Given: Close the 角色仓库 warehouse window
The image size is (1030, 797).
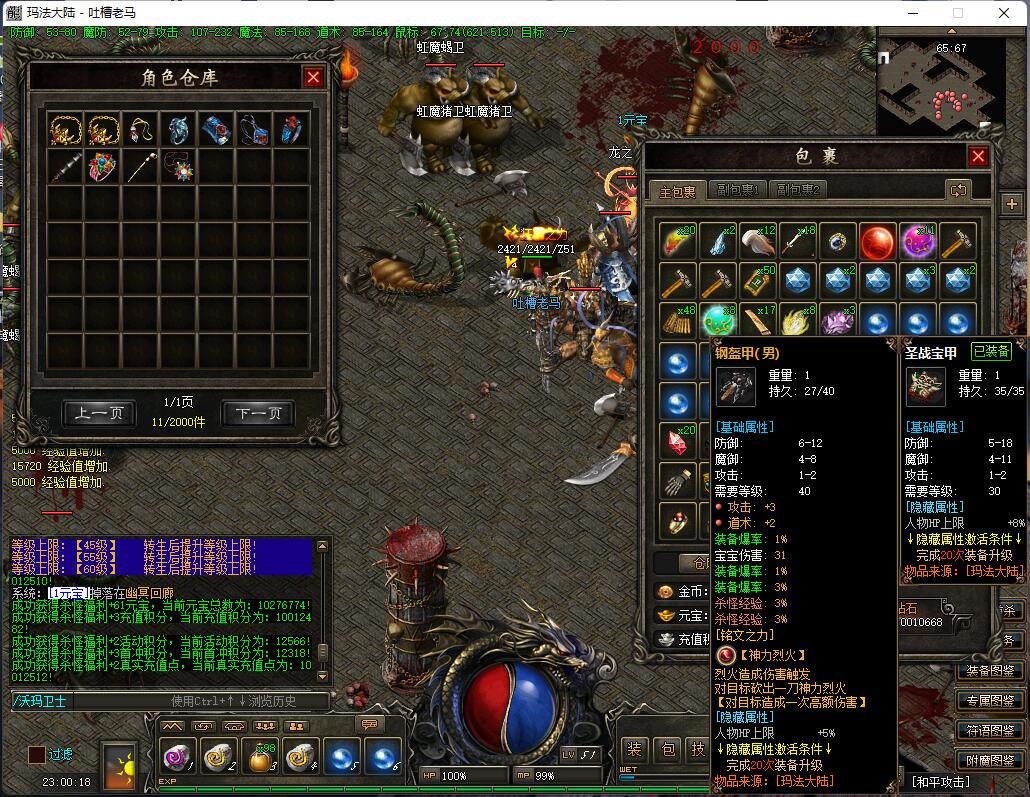Looking at the screenshot, I should [x=313, y=77].
